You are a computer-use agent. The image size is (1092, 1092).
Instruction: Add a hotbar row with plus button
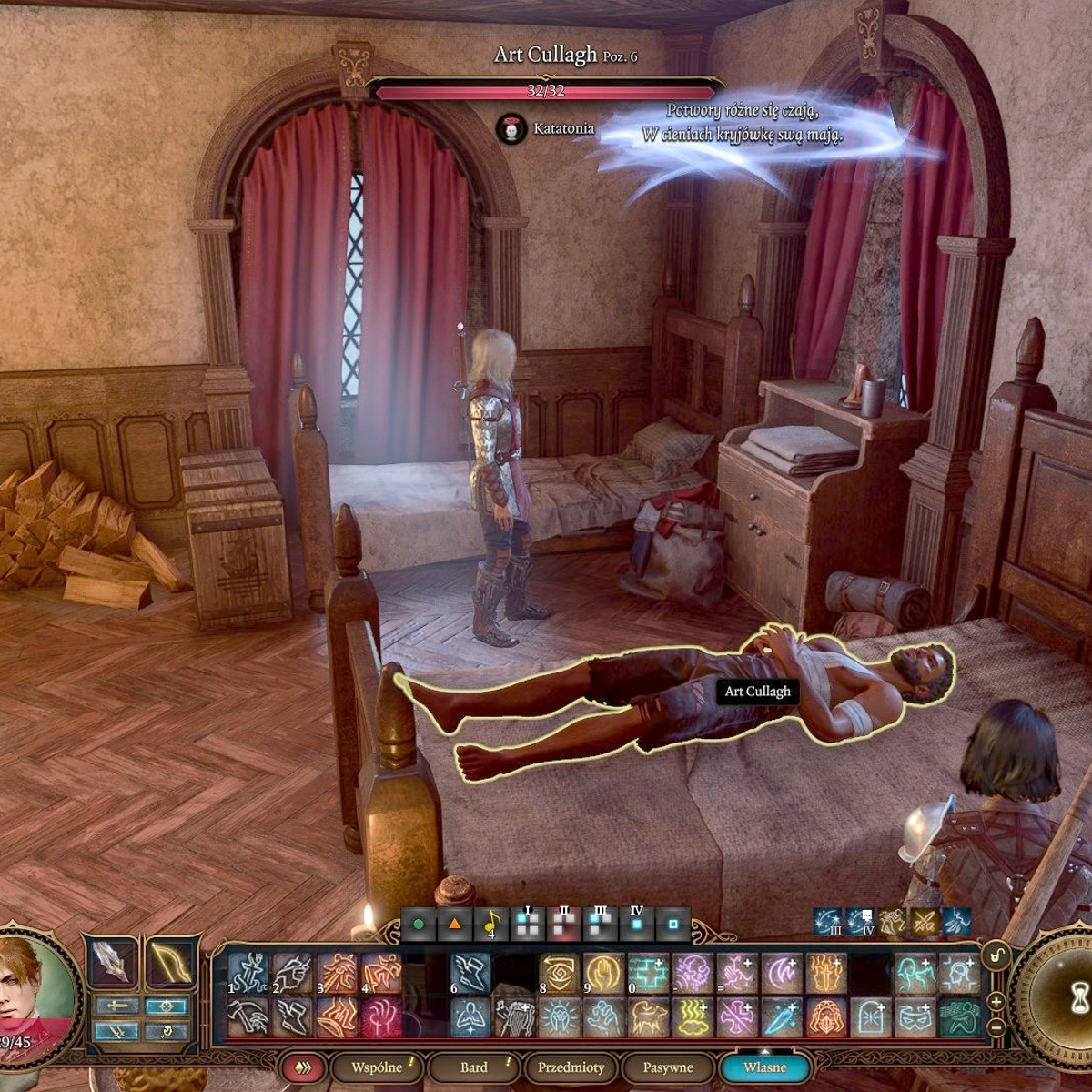click(996, 1001)
